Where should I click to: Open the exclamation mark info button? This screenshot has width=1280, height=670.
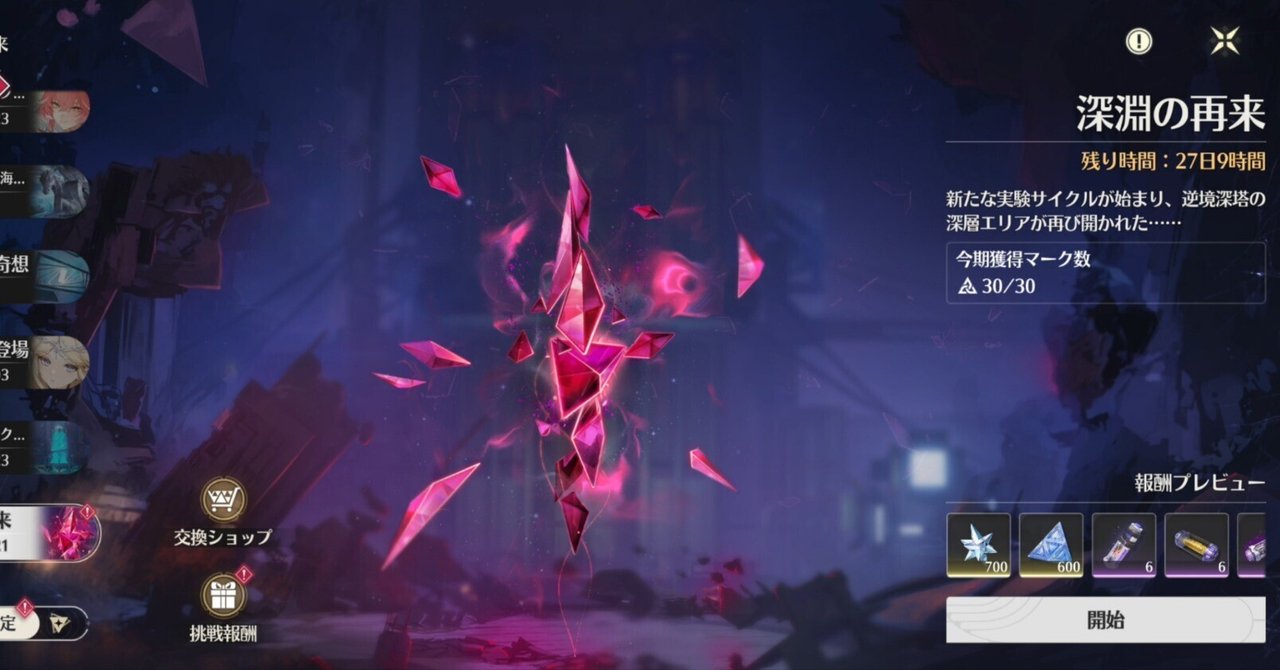[1139, 41]
